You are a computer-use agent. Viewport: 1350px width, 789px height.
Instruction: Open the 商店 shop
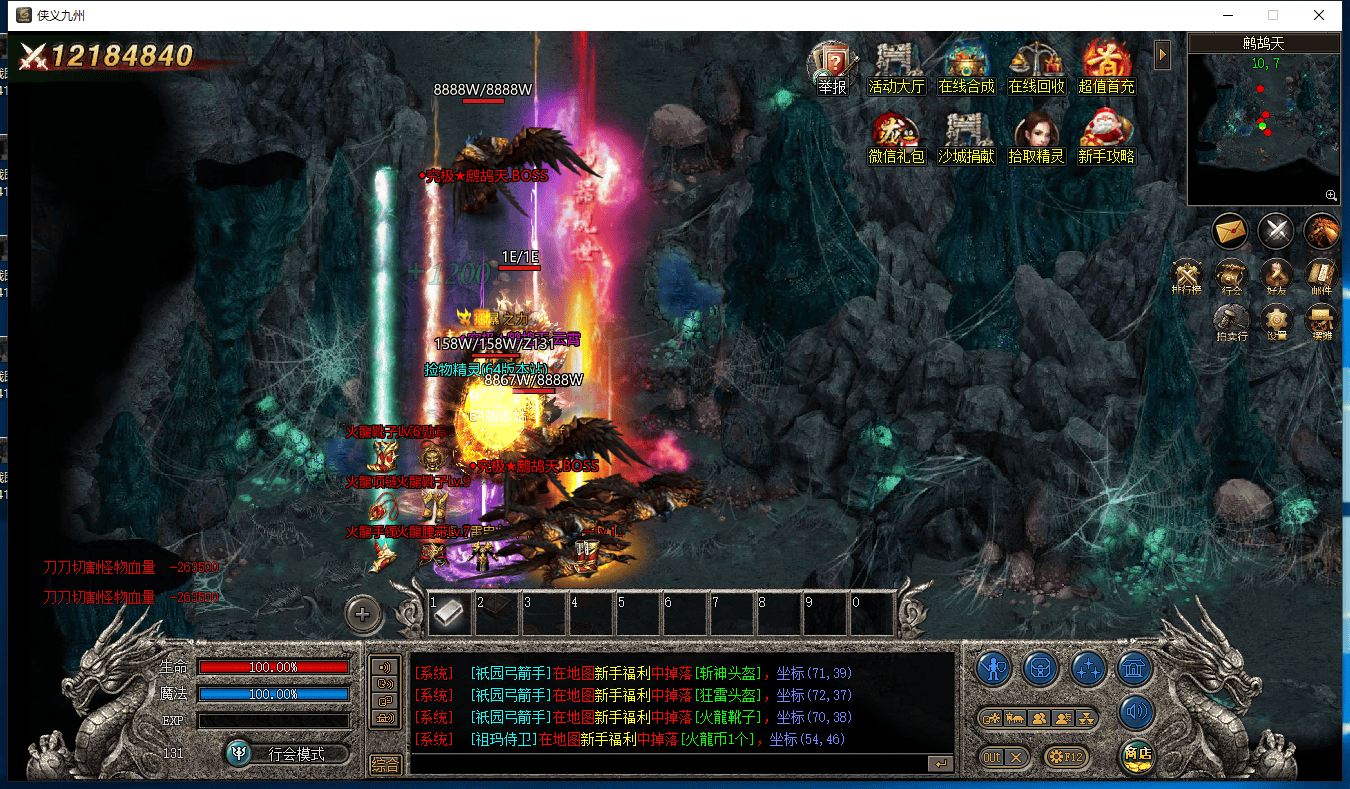[1137, 755]
